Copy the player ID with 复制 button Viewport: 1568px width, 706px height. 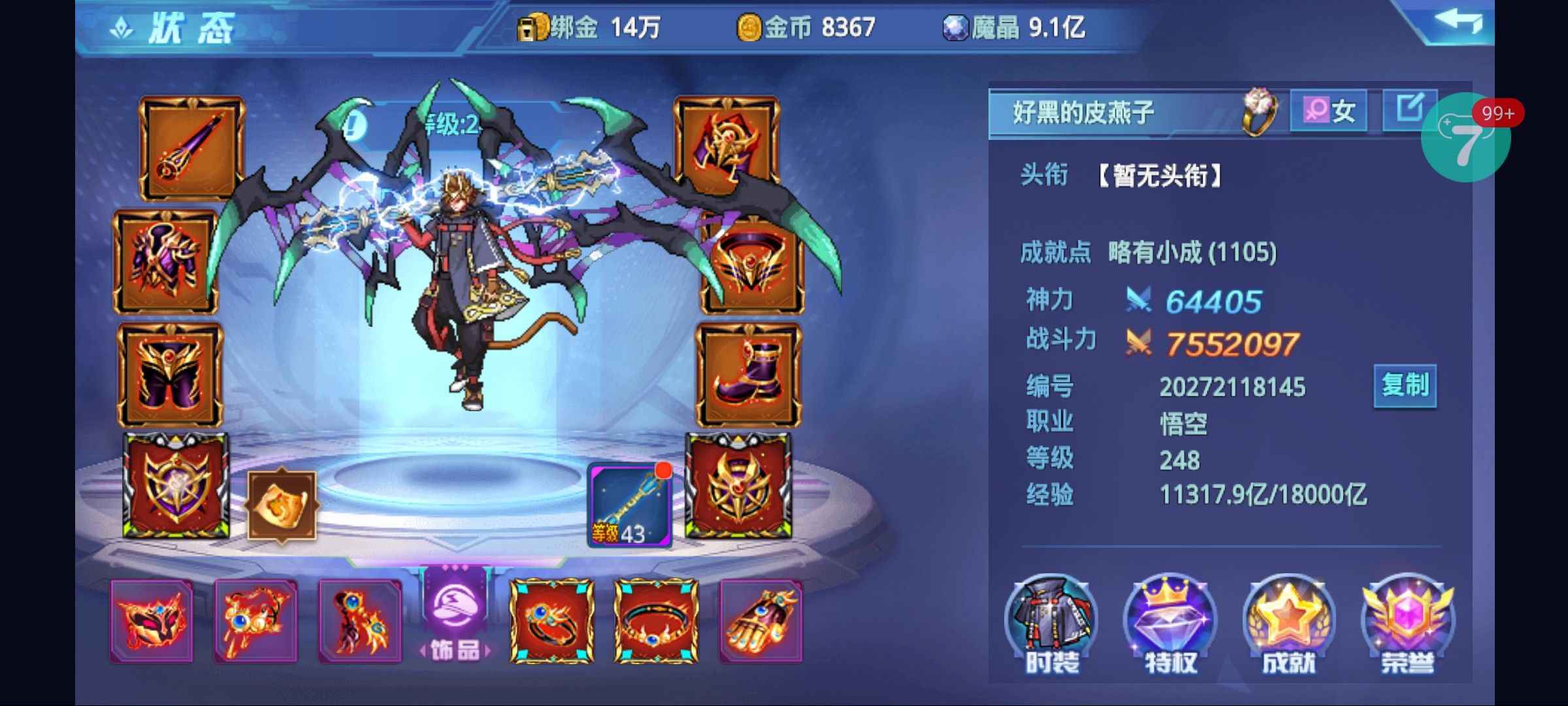tap(1405, 386)
